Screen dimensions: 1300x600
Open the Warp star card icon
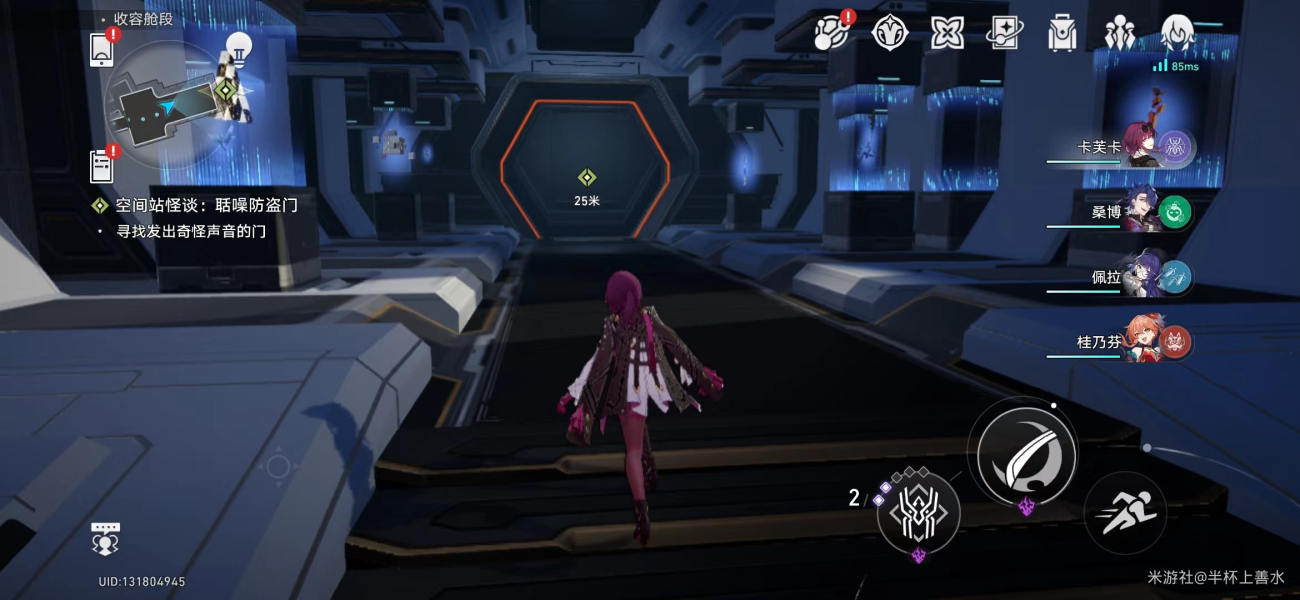pyautogui.click(x=1003, y=33)
